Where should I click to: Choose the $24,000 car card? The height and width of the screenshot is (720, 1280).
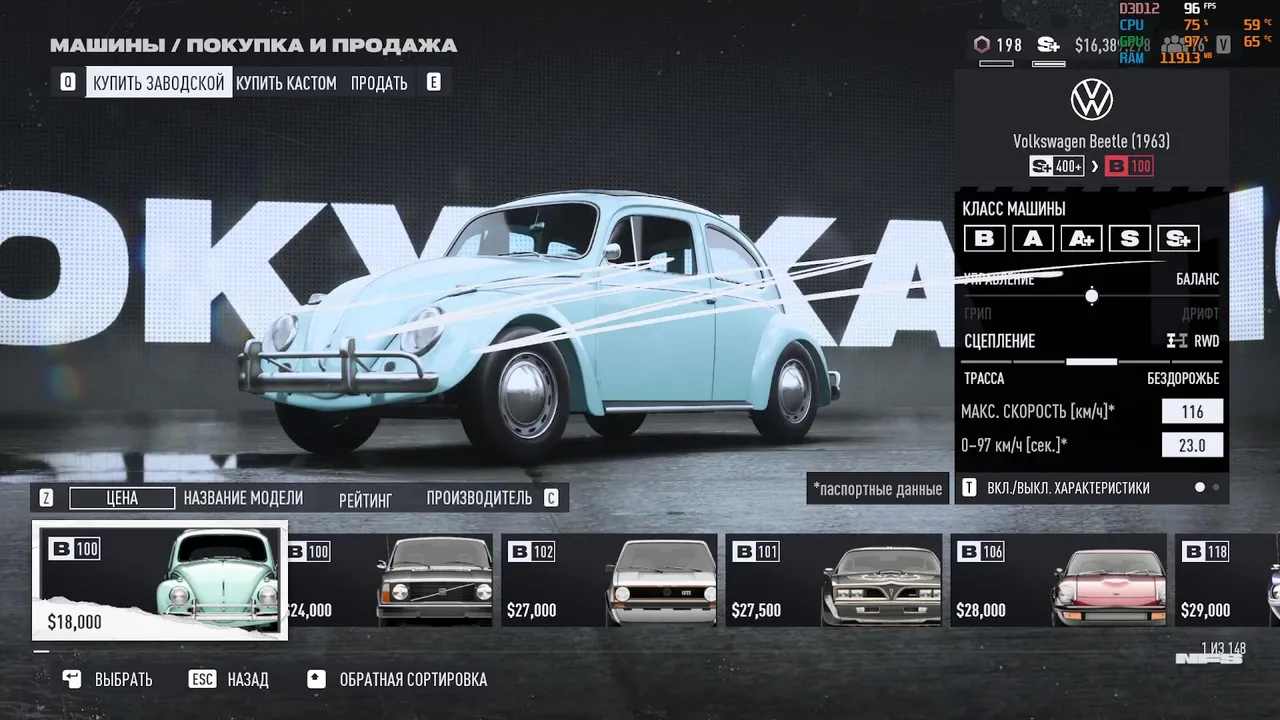pyautogui.click(x=390, y=581)
